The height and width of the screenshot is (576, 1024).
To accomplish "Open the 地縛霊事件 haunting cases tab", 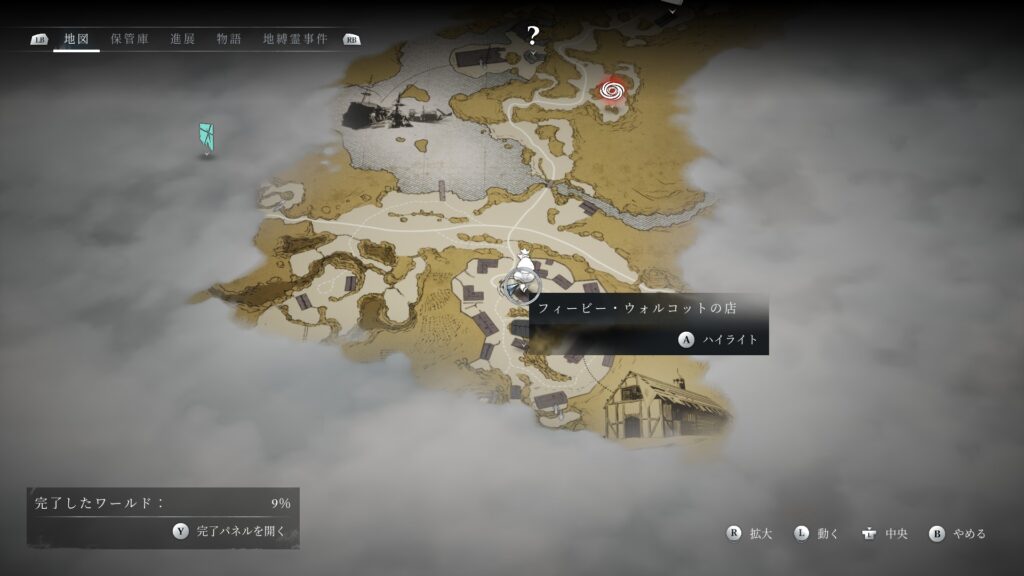I will (294, 39).
